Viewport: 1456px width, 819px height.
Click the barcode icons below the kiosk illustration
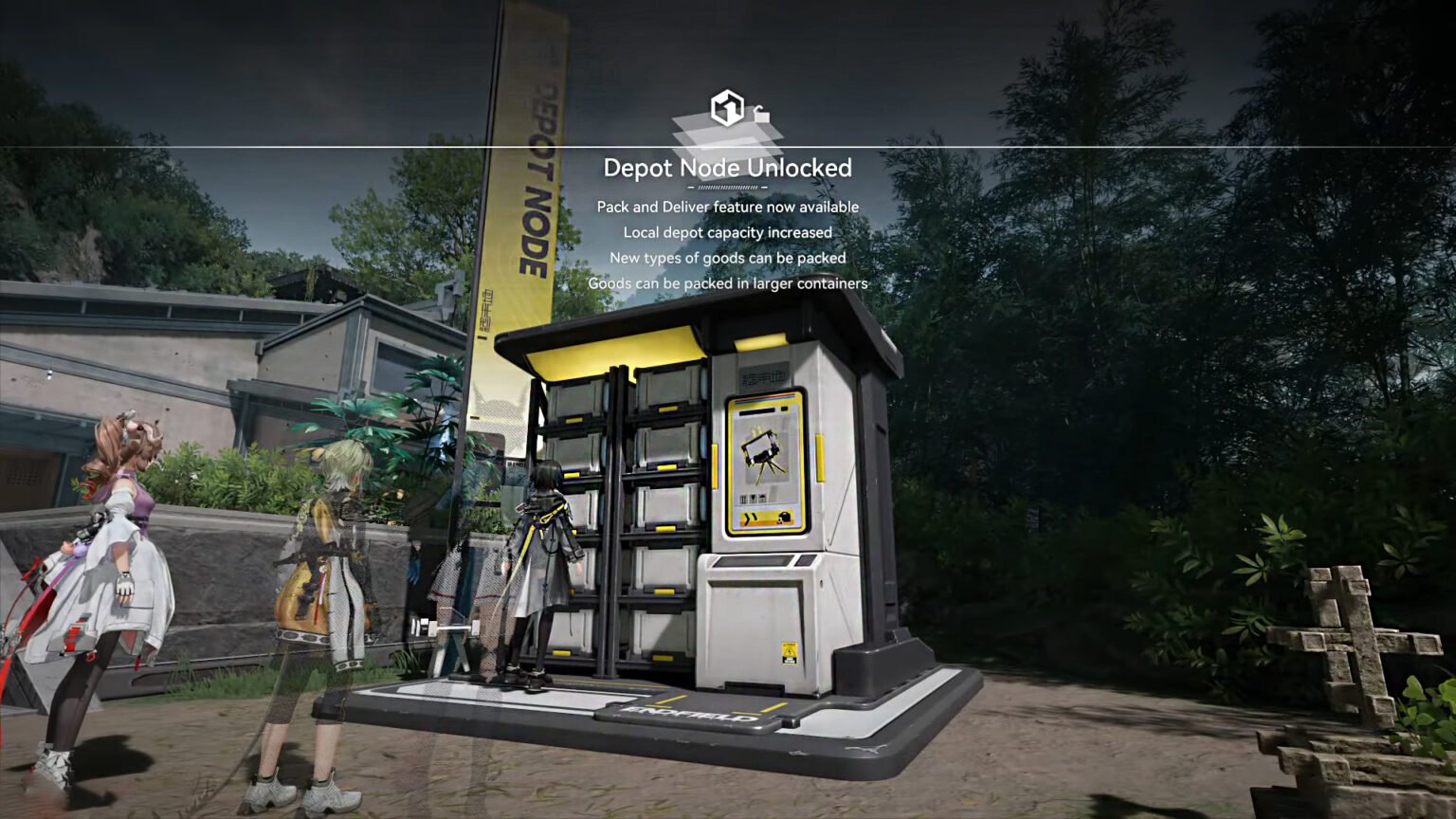(x=753, y=497)
